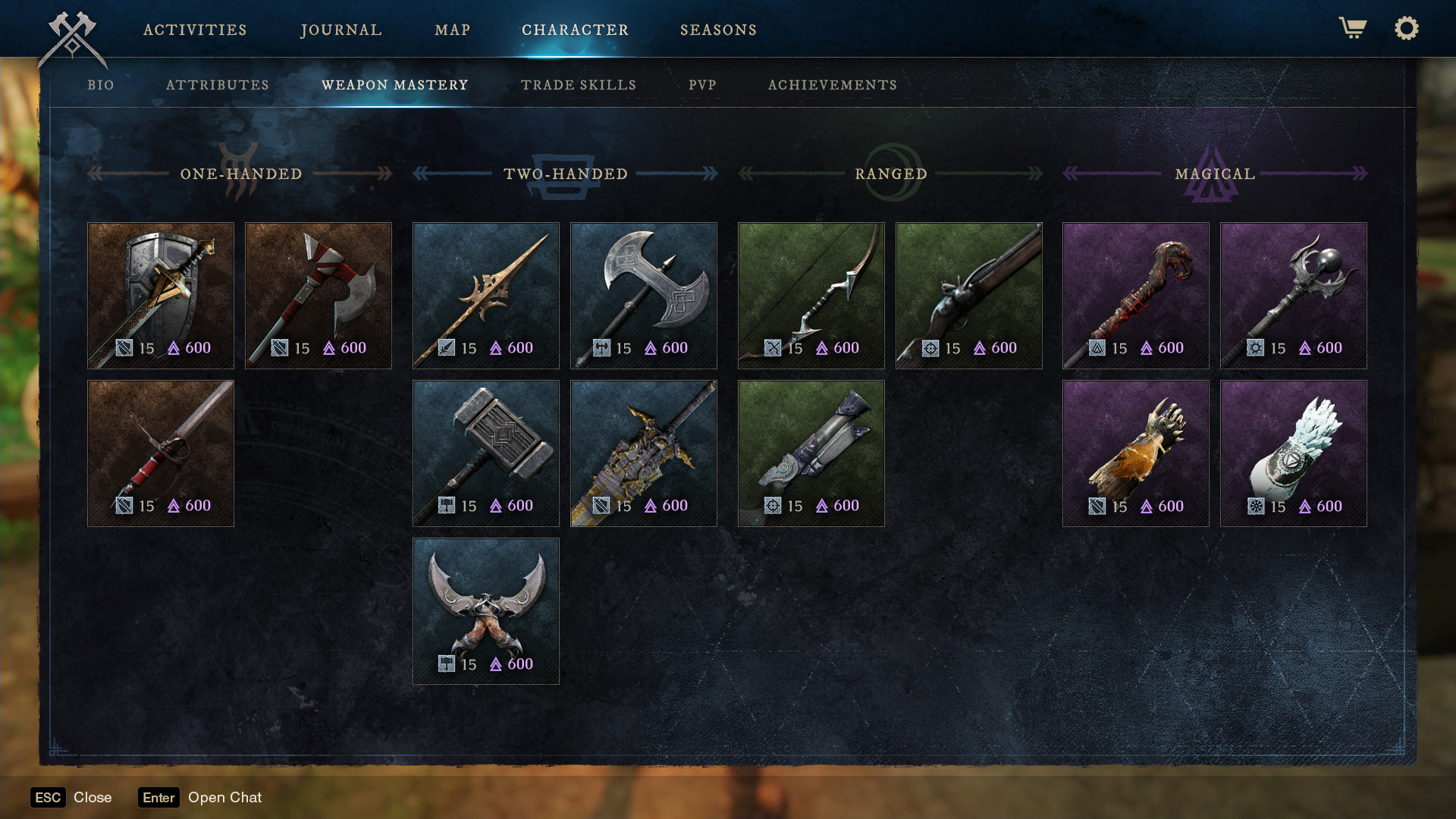Switch to the Bio tab
The image size is (1456, 819).
101,85
